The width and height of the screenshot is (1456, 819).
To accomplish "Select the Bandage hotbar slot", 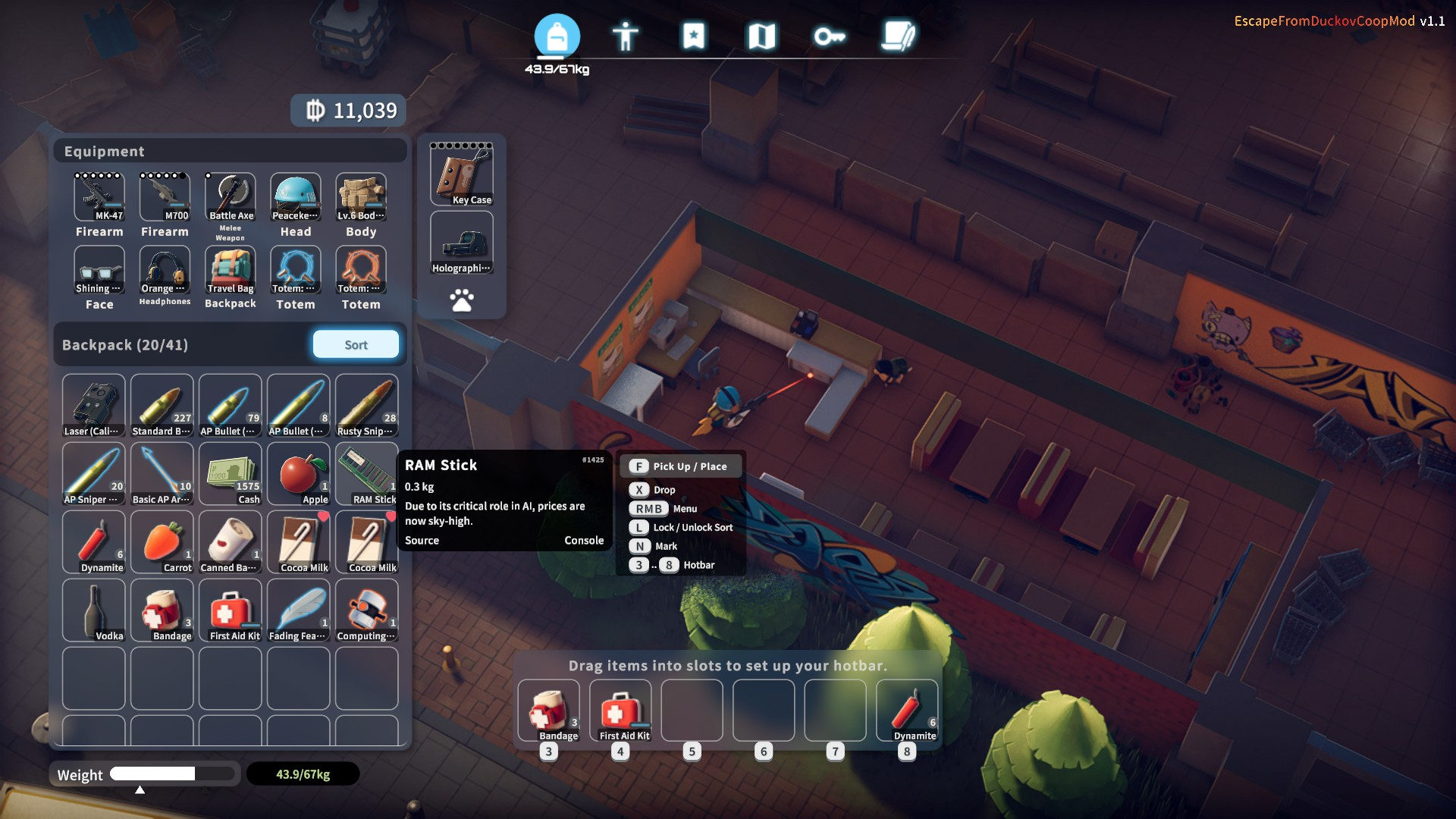I will (549, 711).
